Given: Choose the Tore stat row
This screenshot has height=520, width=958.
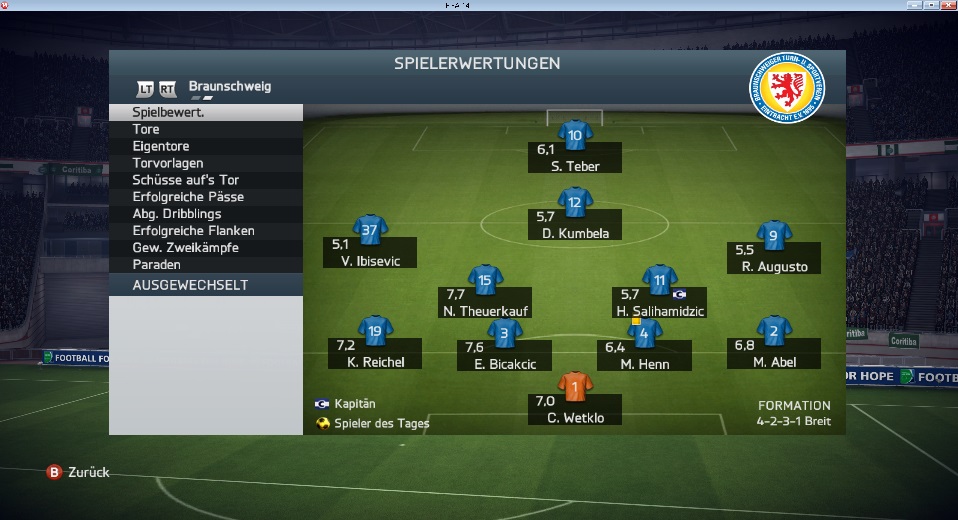Looking at the screenshot, I should click(x=205, y=130).
